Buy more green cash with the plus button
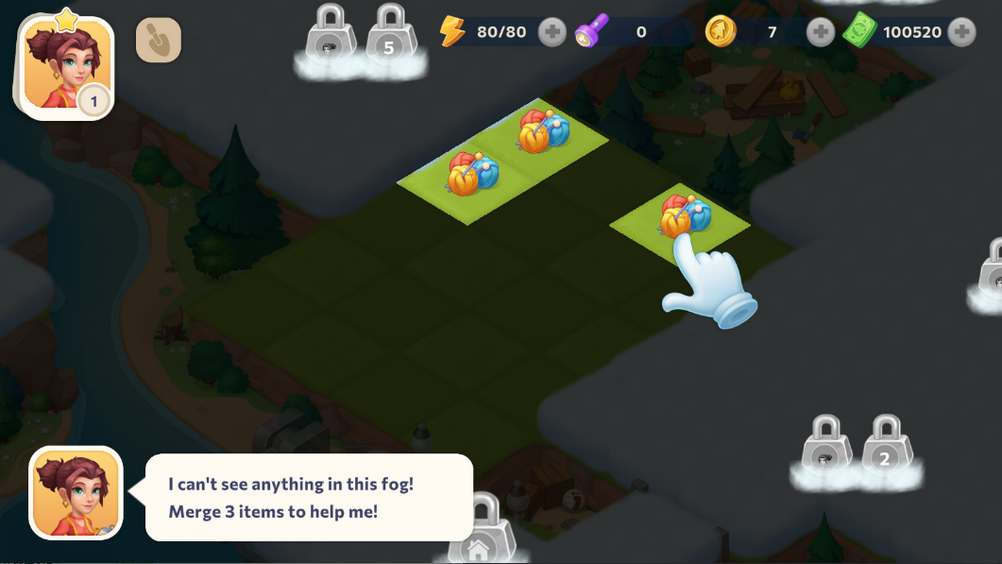1002x564 pixels. pos(962,33)
